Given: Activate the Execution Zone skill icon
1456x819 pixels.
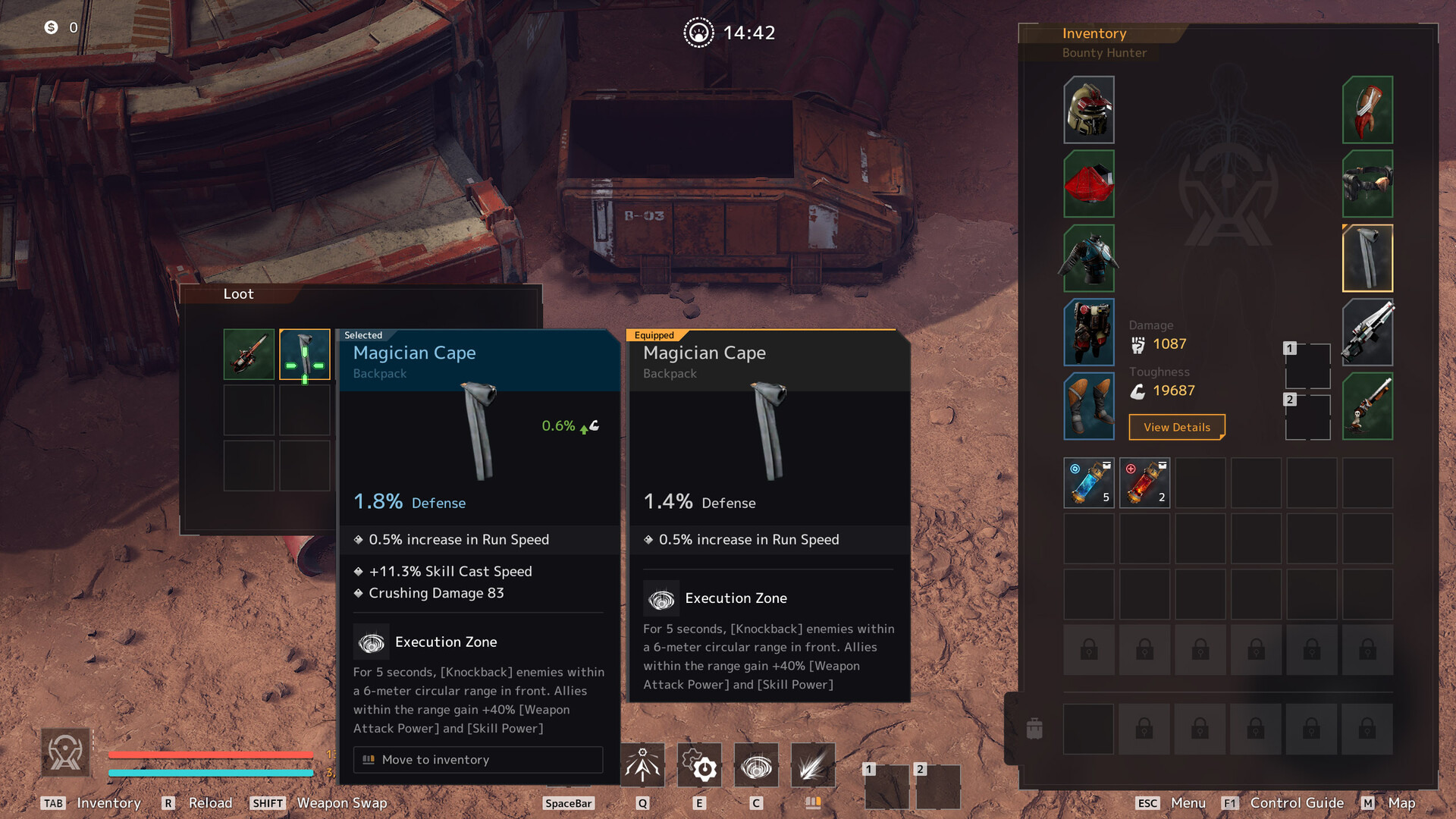Looking at the screenshot, I should (755, 766).
